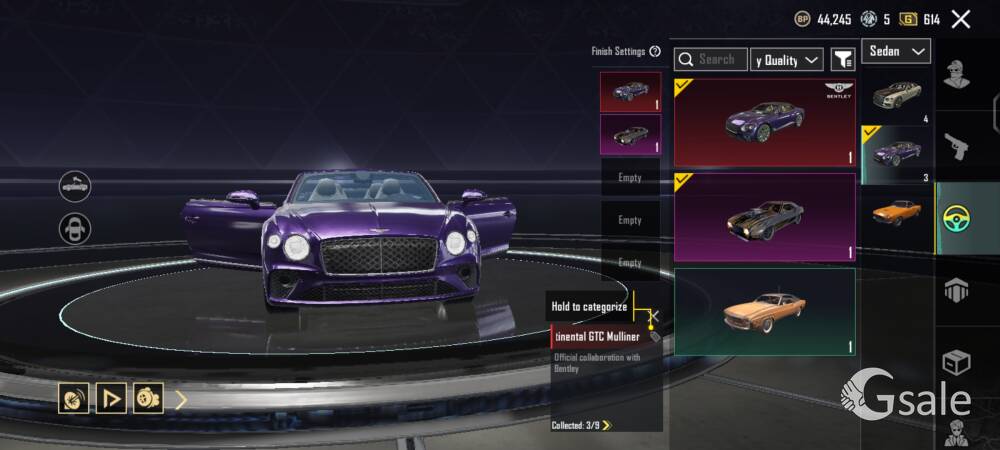Click the play-arrow preview button
The height and width of the screenshot is (450, 1000).
point(110,399)
